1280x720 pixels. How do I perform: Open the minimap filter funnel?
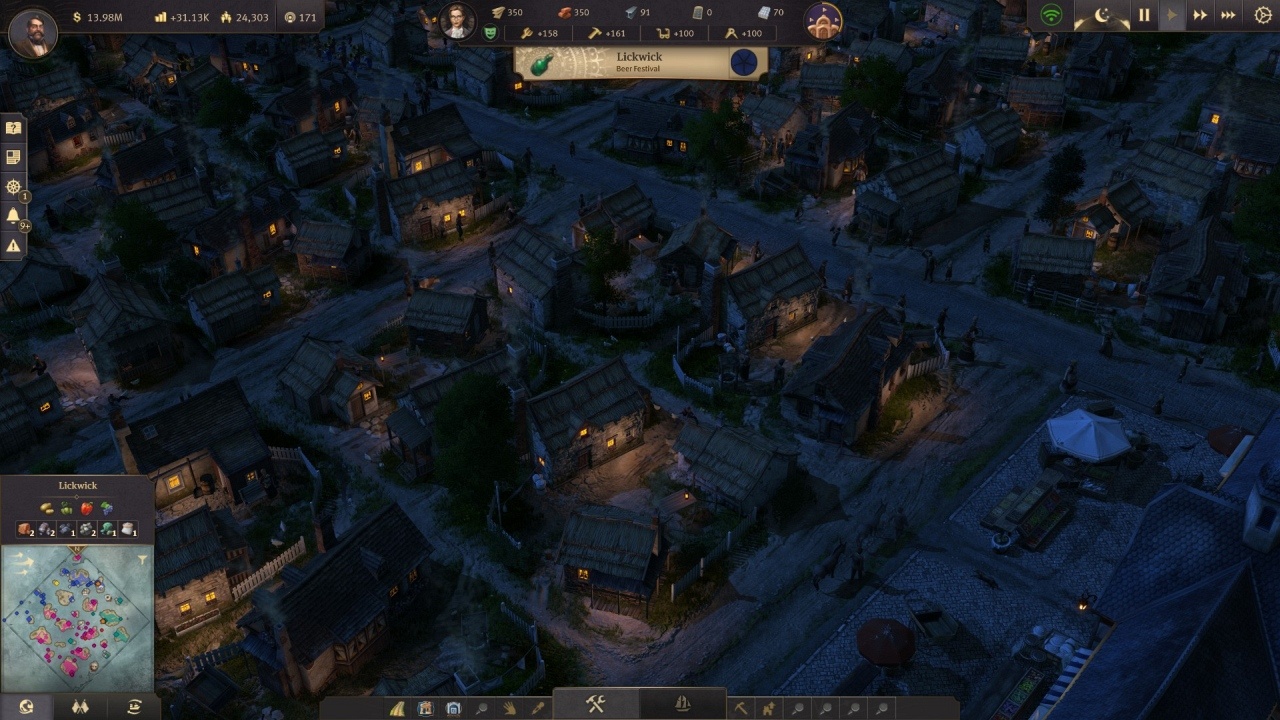[x=143, y=561]
